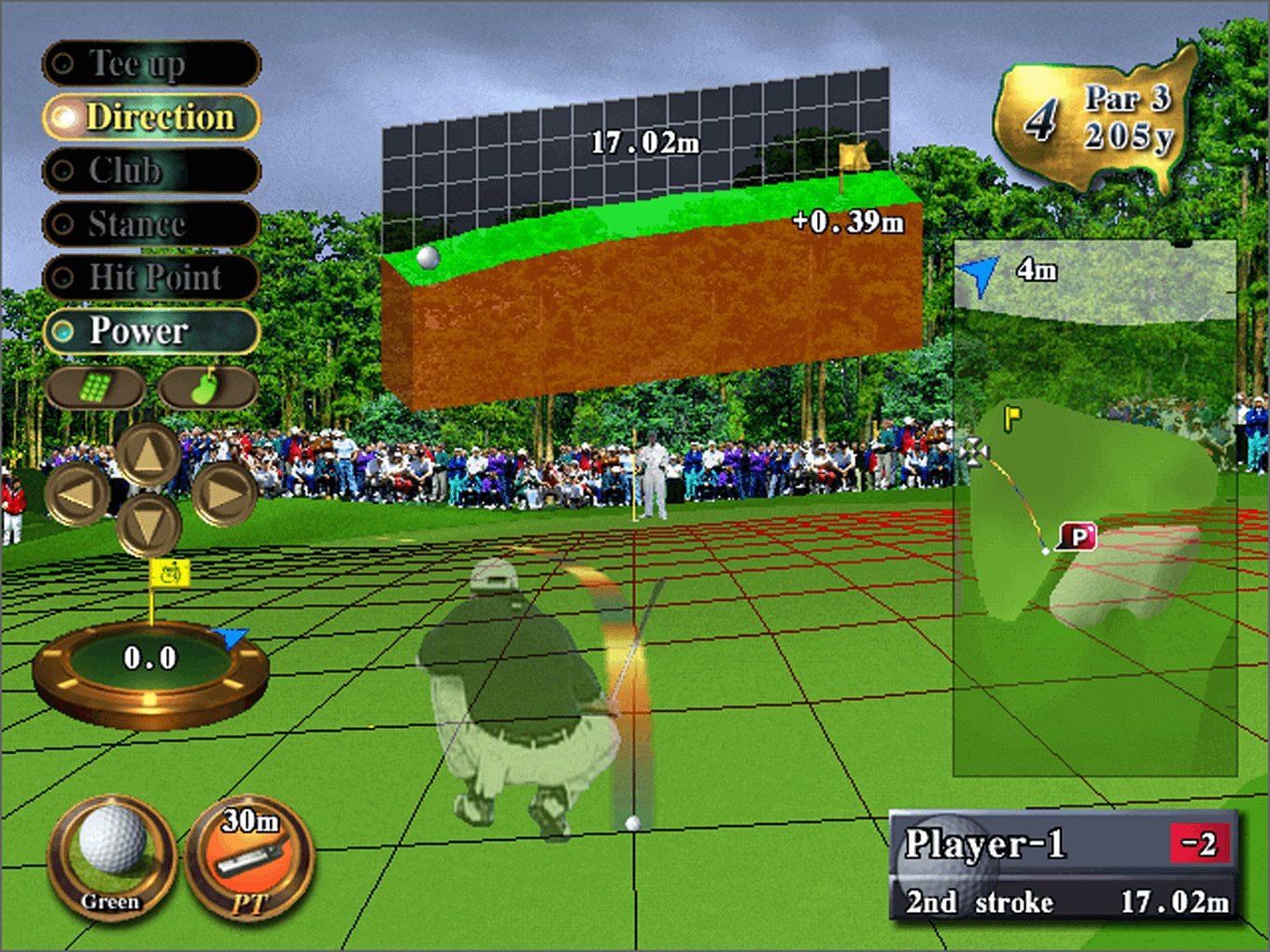
Task: Click the up arrow direction button
Action: click(x=148, y=455)
